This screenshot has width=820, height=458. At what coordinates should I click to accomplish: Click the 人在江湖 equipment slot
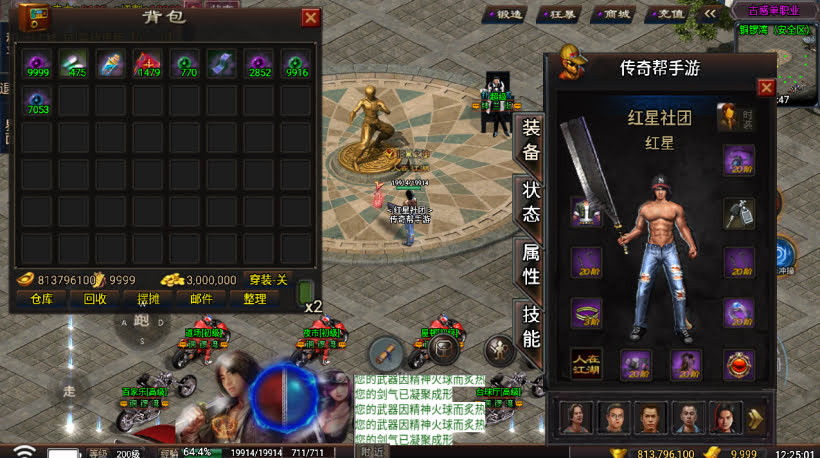coord(586,364)
